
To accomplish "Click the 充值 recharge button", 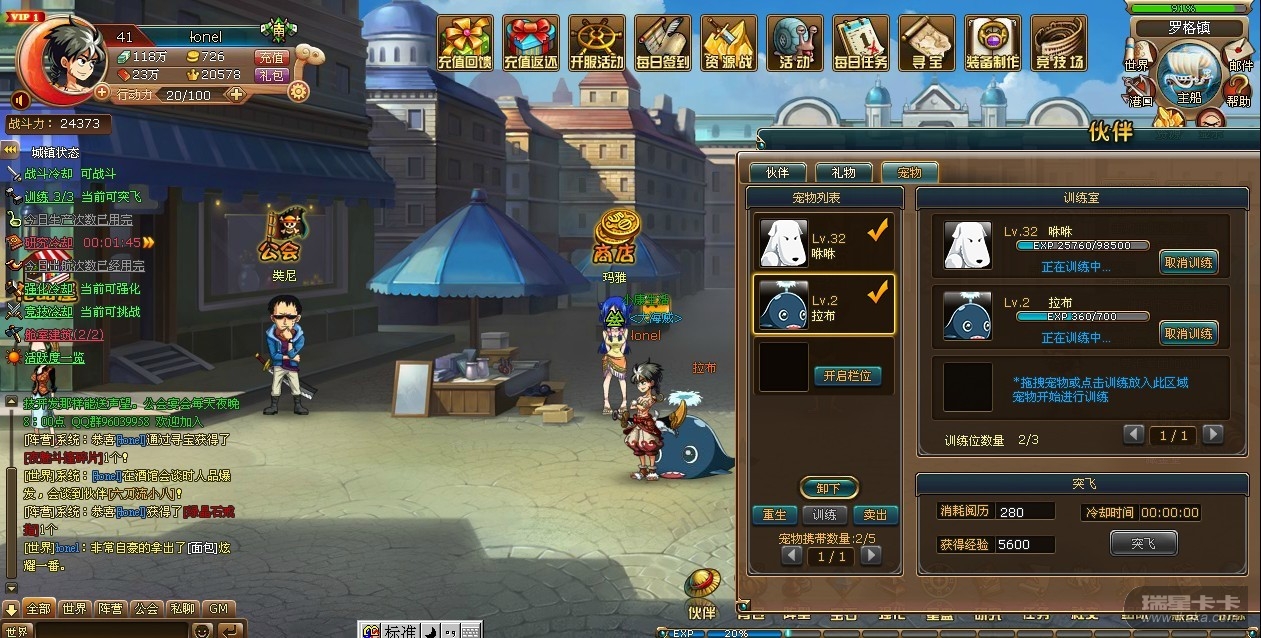I will point(271,58).
